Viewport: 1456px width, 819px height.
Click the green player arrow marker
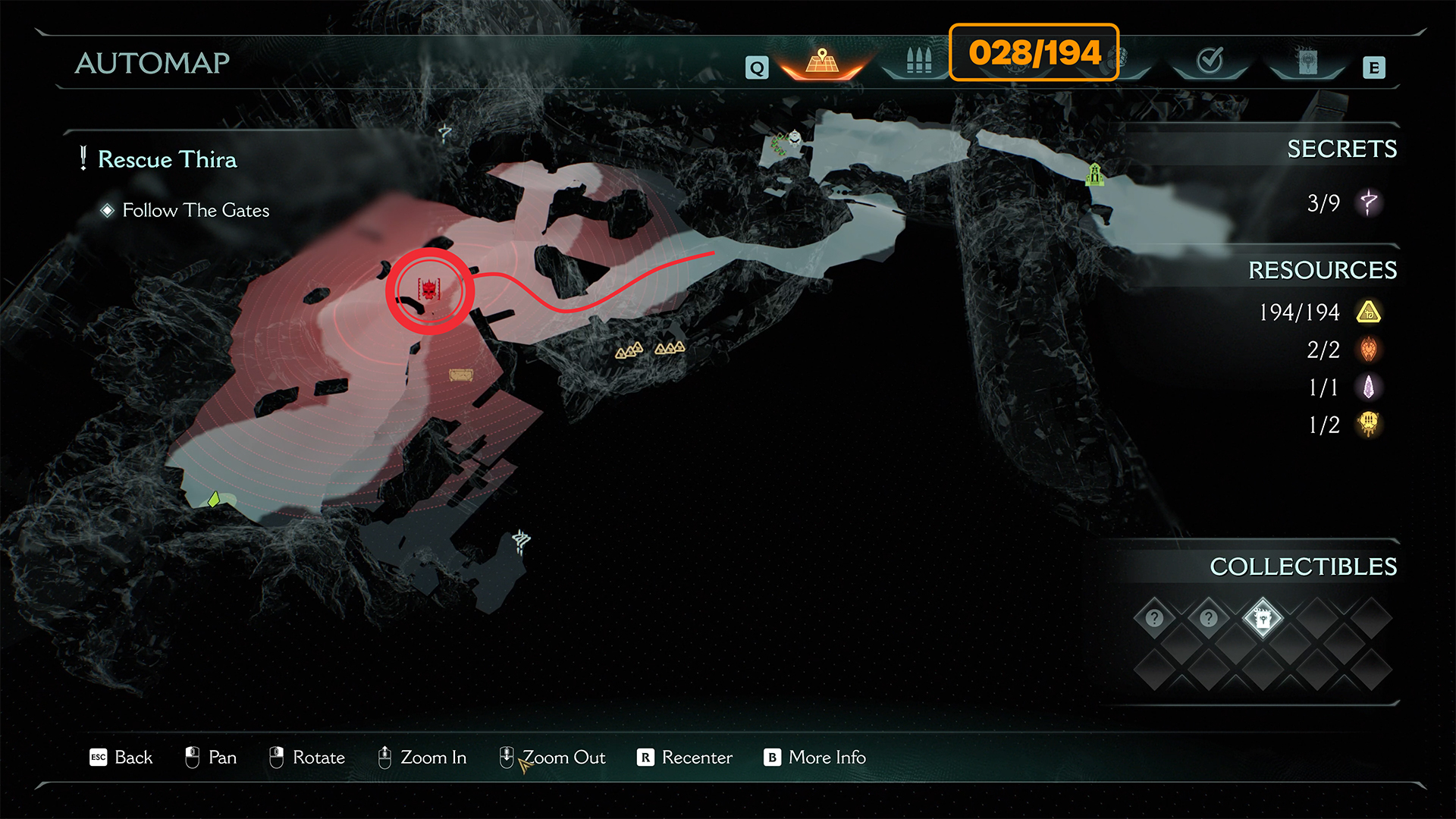[215, 499]
